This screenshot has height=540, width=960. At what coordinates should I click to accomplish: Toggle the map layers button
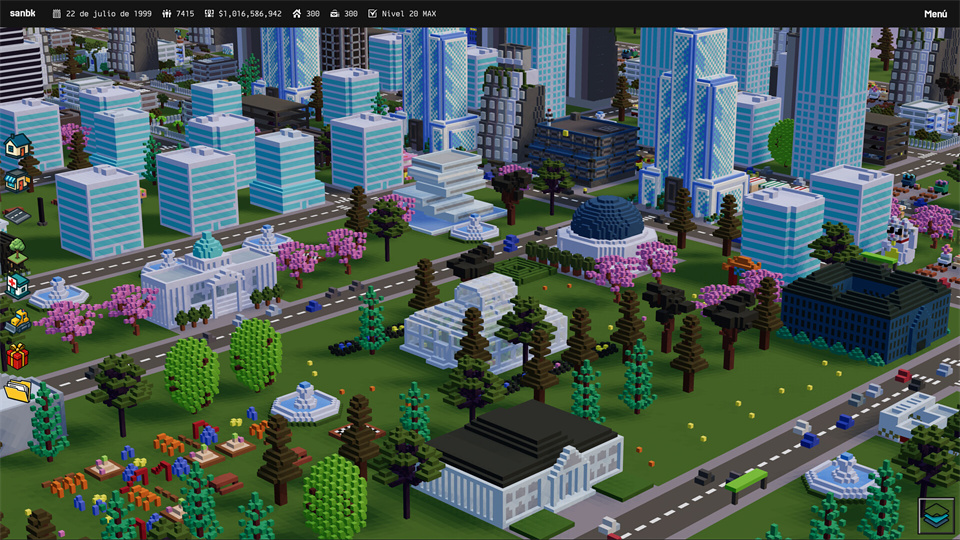click(937, 516)
